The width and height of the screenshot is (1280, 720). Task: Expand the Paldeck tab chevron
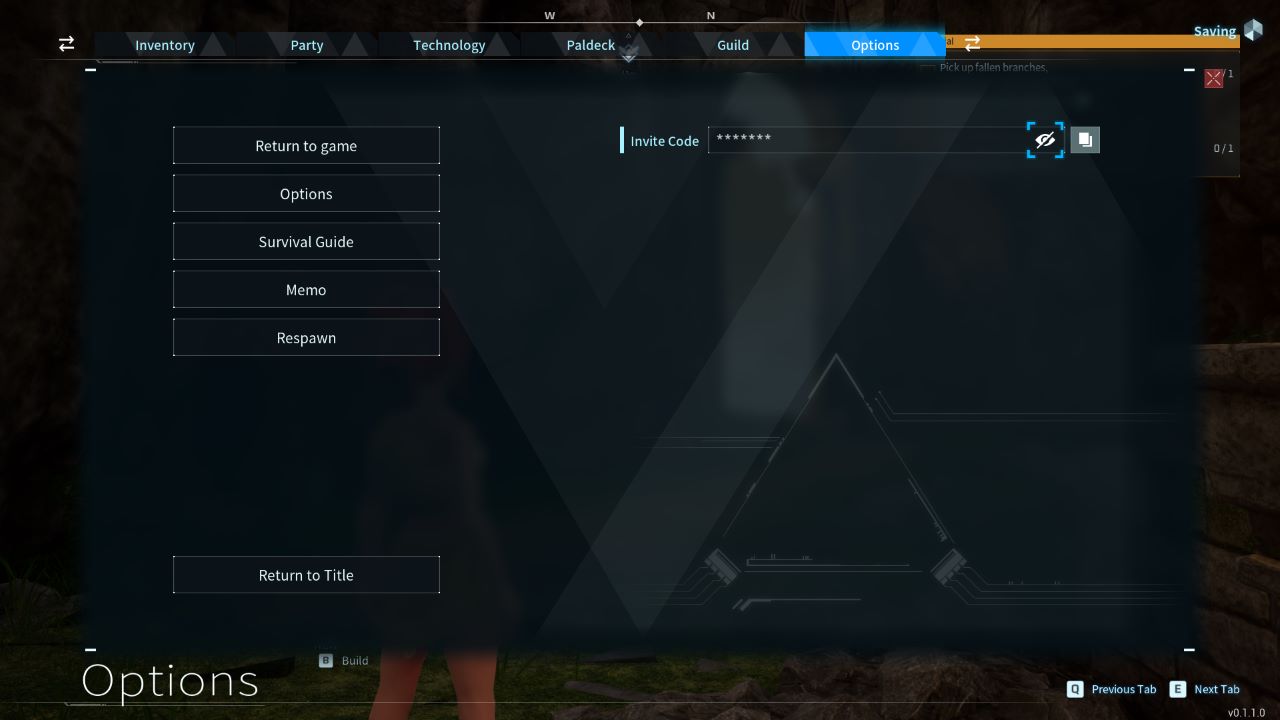tap(628, 57)
